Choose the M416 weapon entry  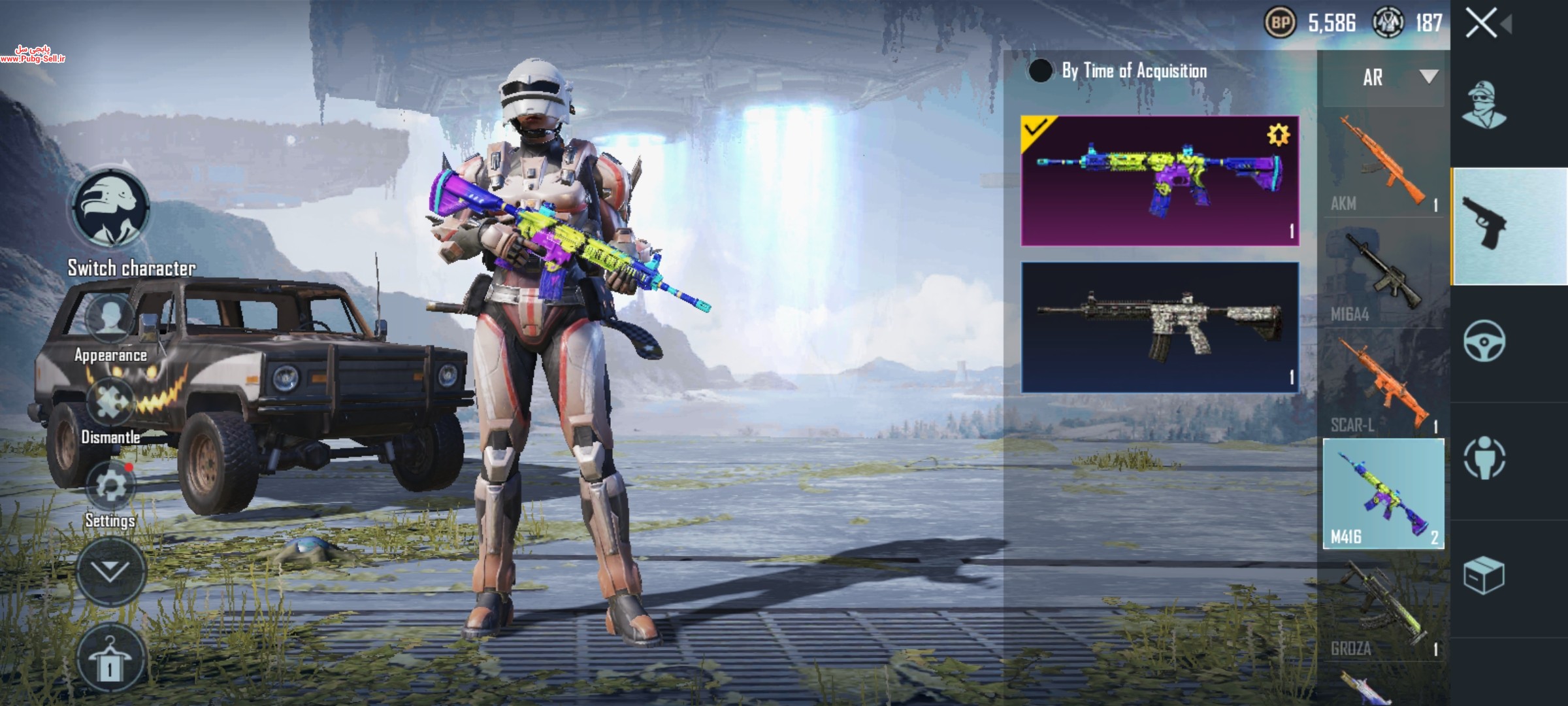click(x=1383, y=494)
